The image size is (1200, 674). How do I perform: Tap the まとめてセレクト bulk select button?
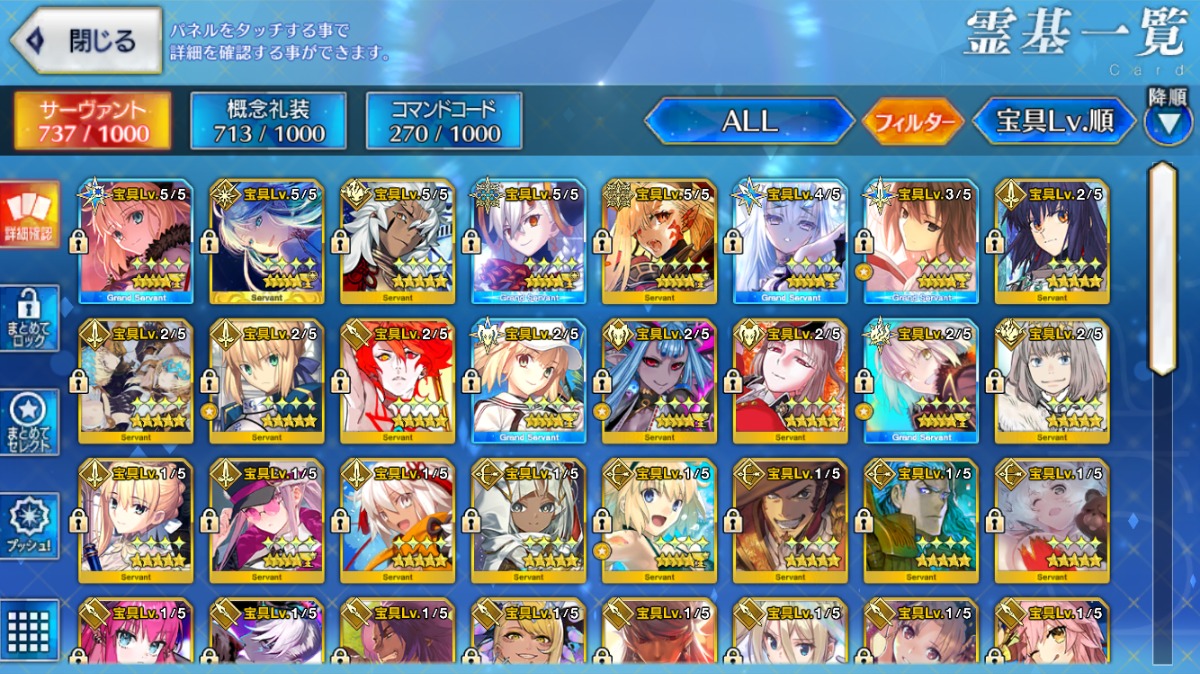(x=29, y=422)
